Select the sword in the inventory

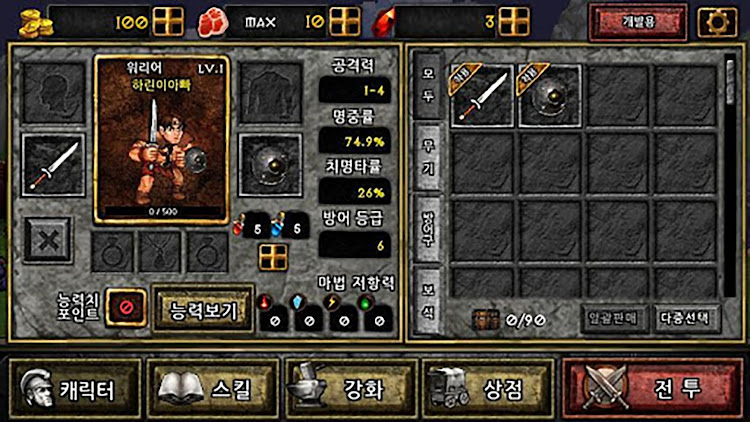click(482, 96)
